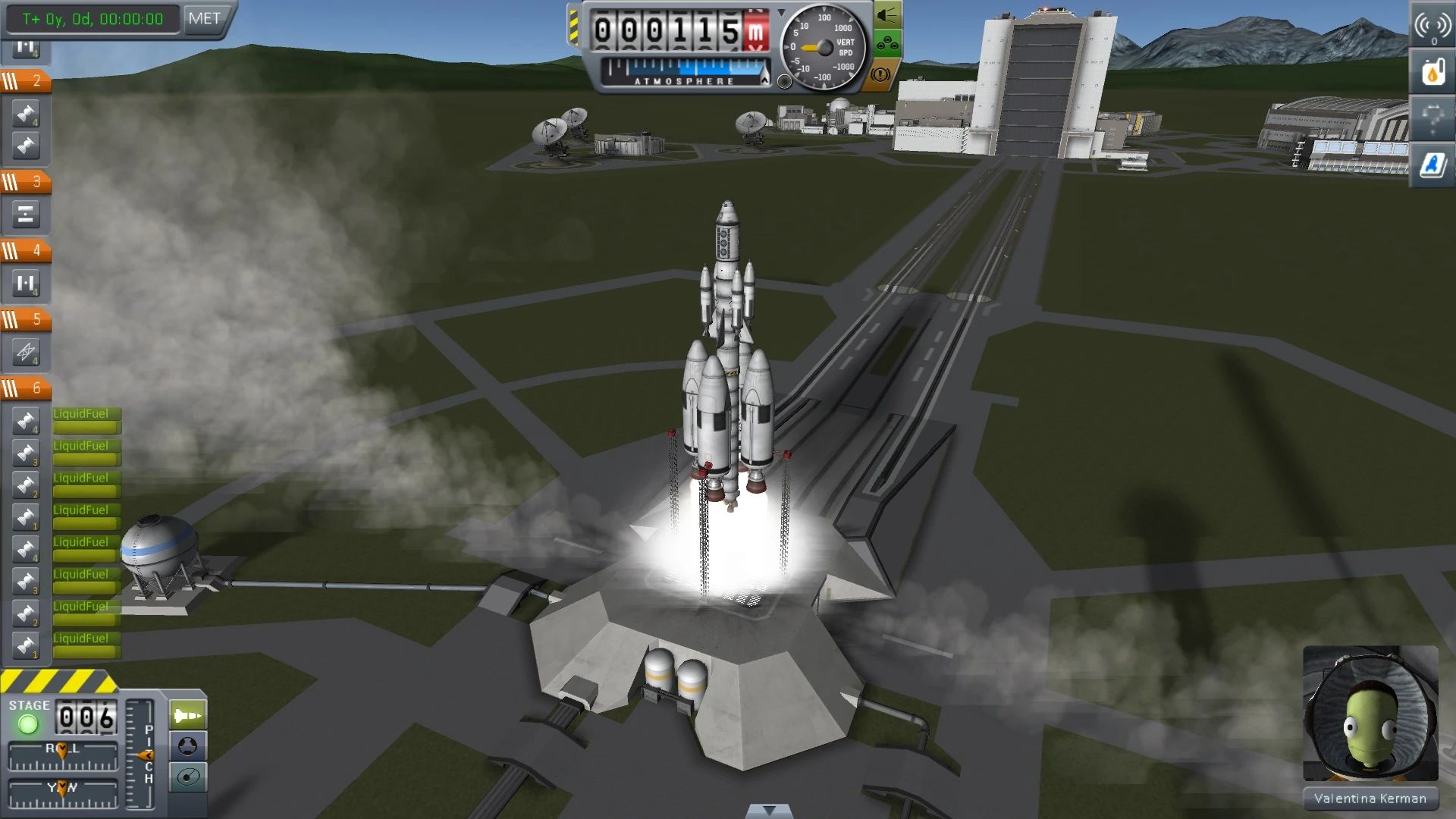1456x819 pixels.
Task: Click the orange warning alarm icon
Action: [879, 74]
